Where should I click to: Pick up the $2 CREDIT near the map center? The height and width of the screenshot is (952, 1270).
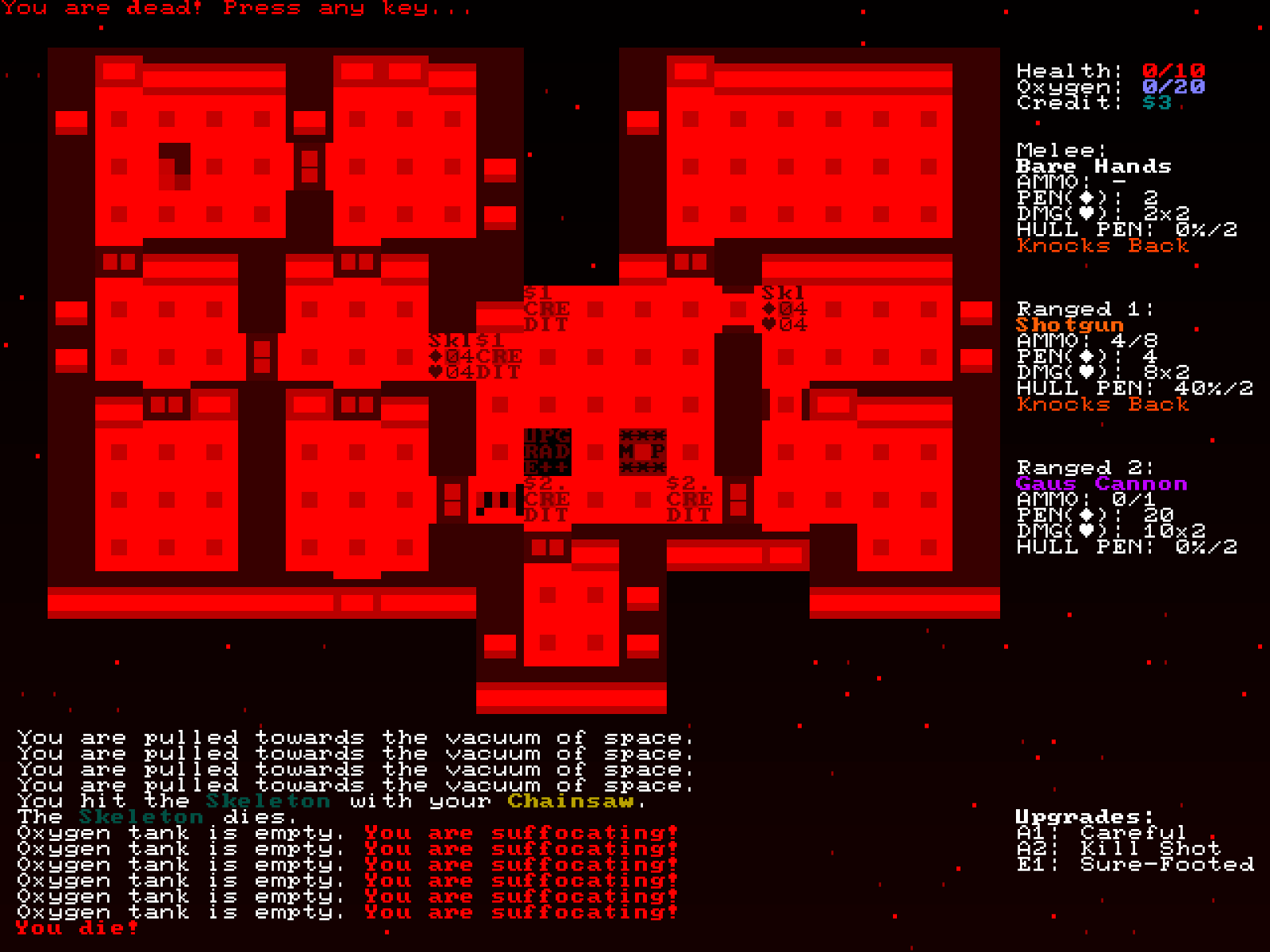coord(546,501)
